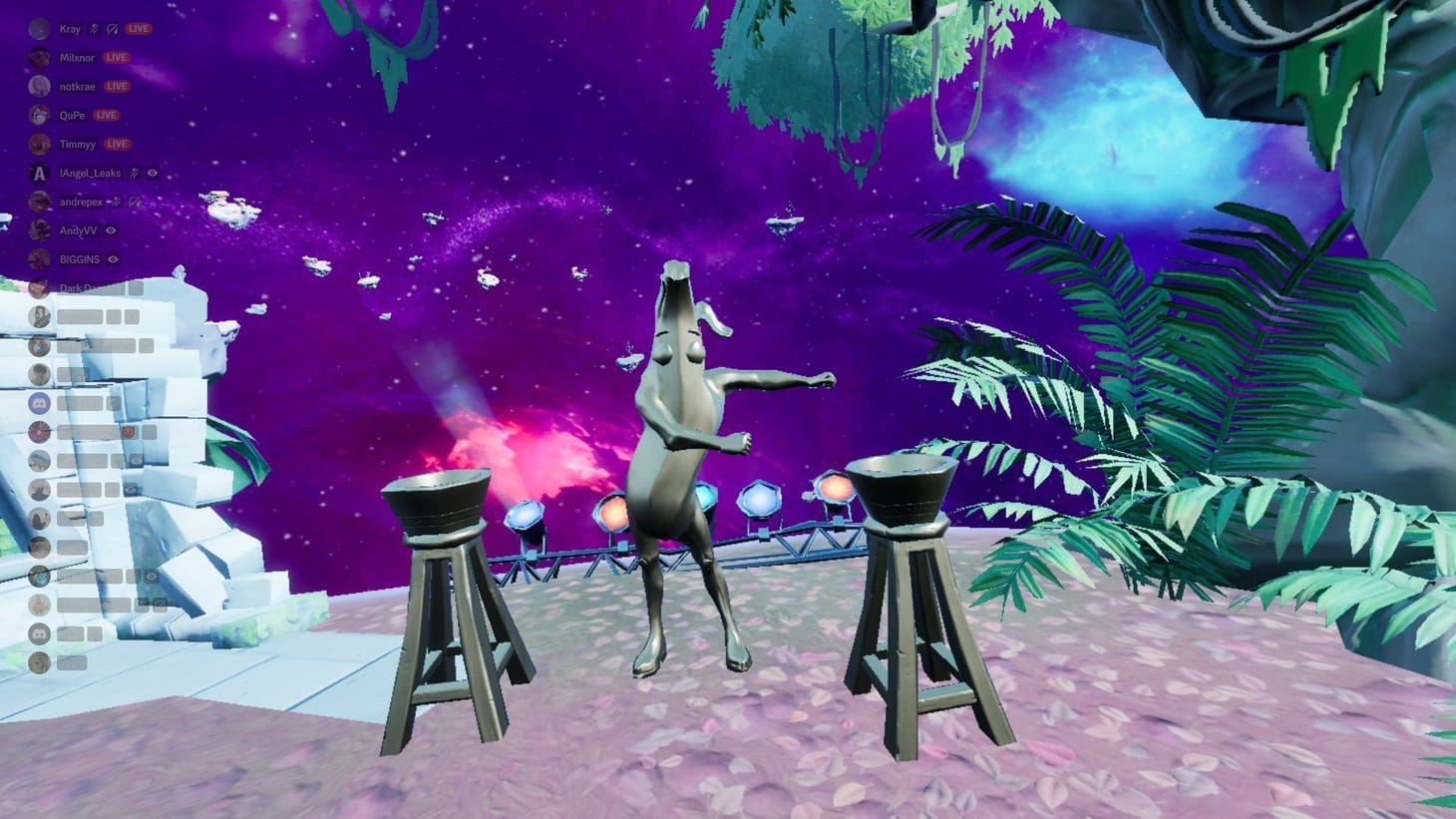Screen dimensions: 1456x819
Task: Click notkrae's avatar icon
Action: (x=38, y=87)
